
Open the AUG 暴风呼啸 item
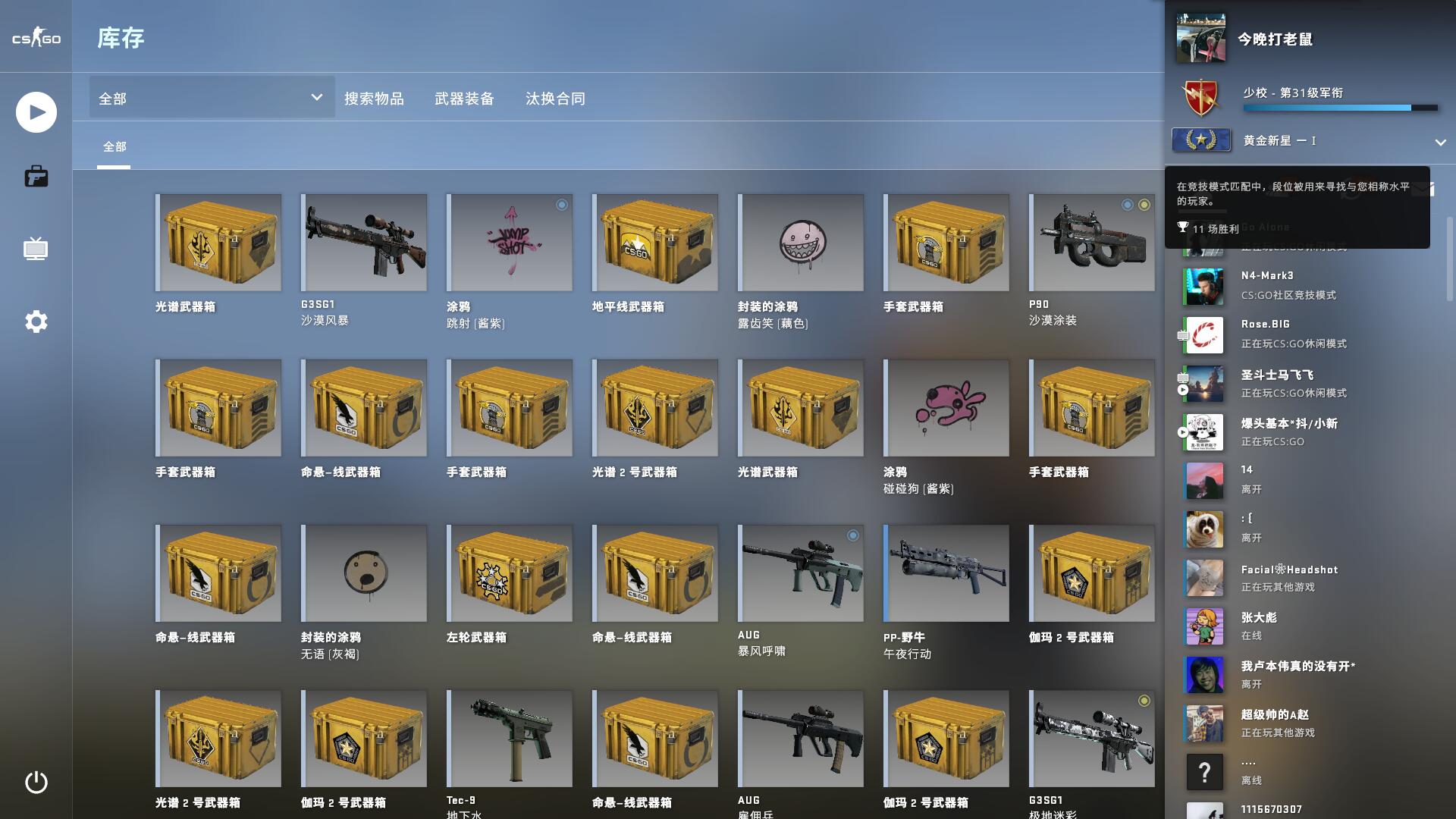pyautogui.click(x=800, y=573)
